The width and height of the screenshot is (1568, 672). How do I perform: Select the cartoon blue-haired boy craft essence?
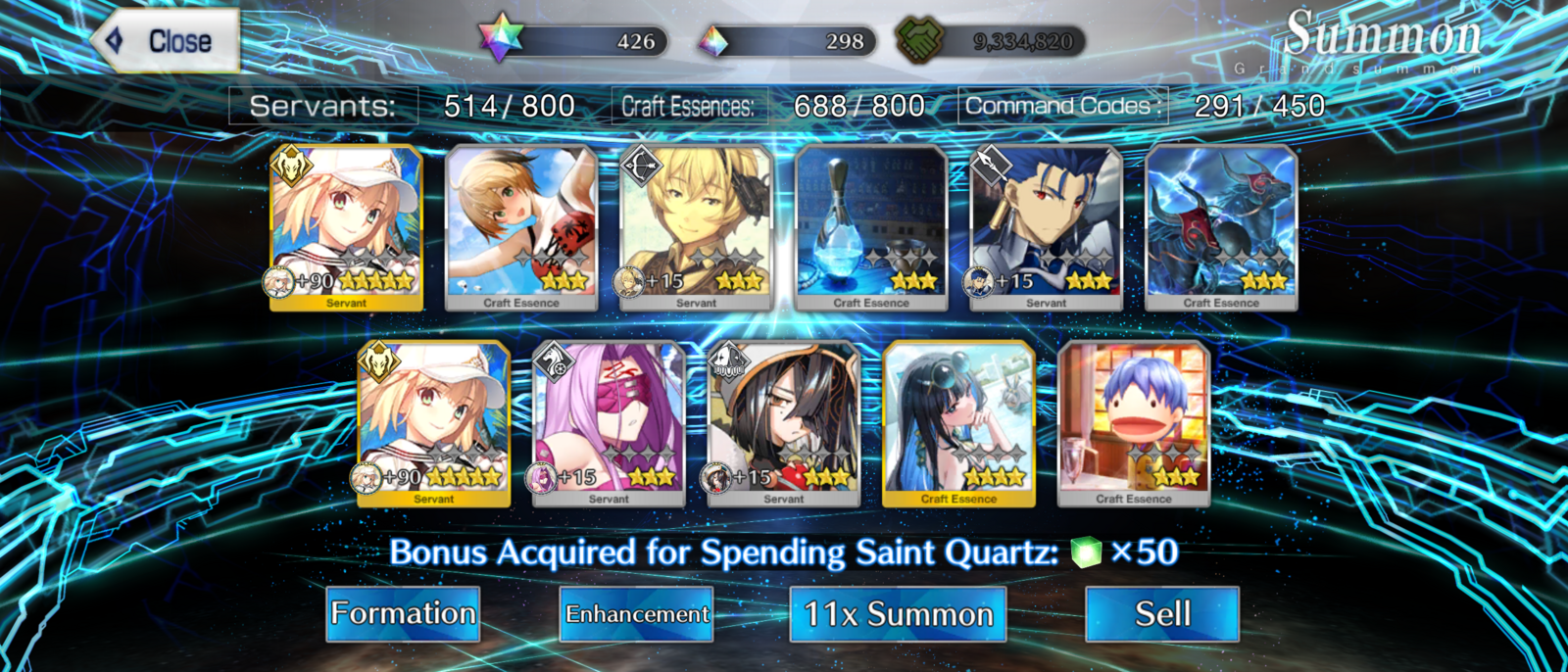1134,423
